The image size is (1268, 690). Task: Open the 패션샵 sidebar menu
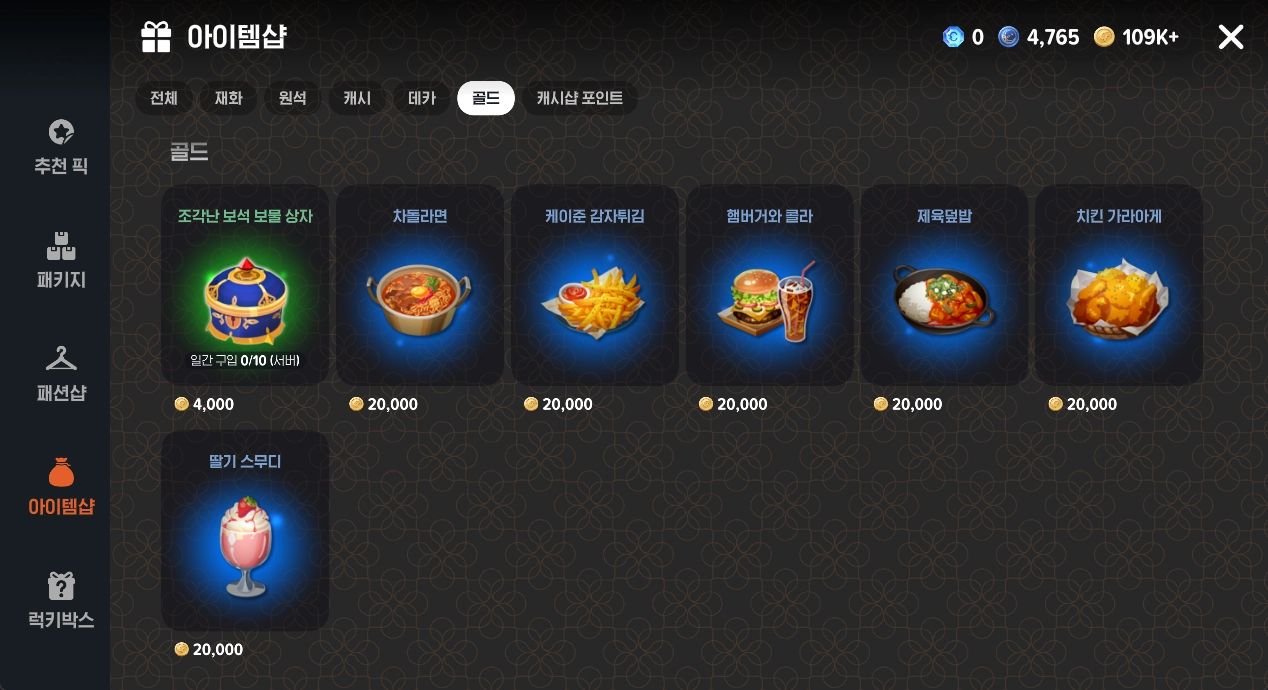(x=61, y=374)
